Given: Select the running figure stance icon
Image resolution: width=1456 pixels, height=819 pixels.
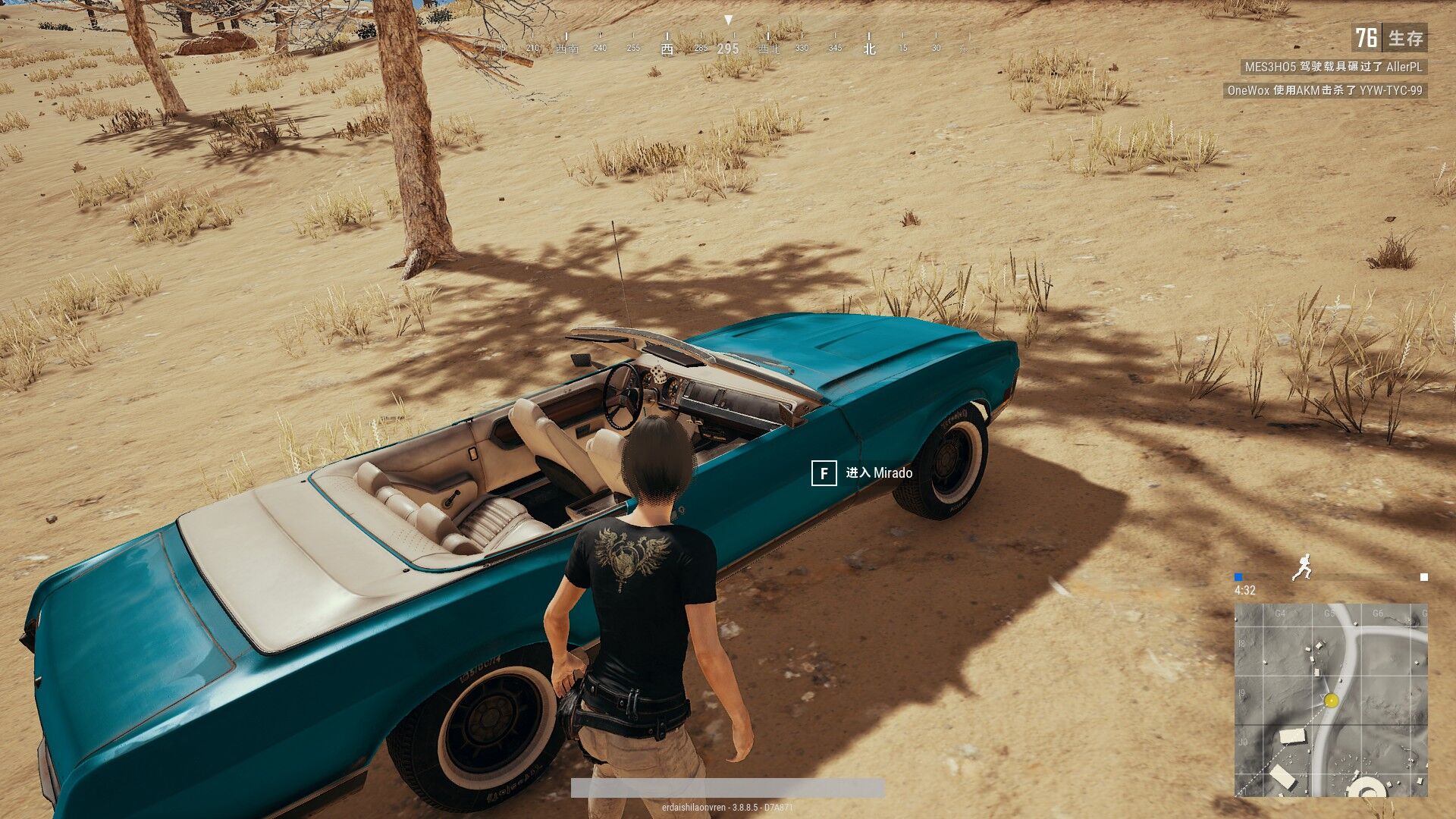Looking at the screenshot, I should (1302, 567).
